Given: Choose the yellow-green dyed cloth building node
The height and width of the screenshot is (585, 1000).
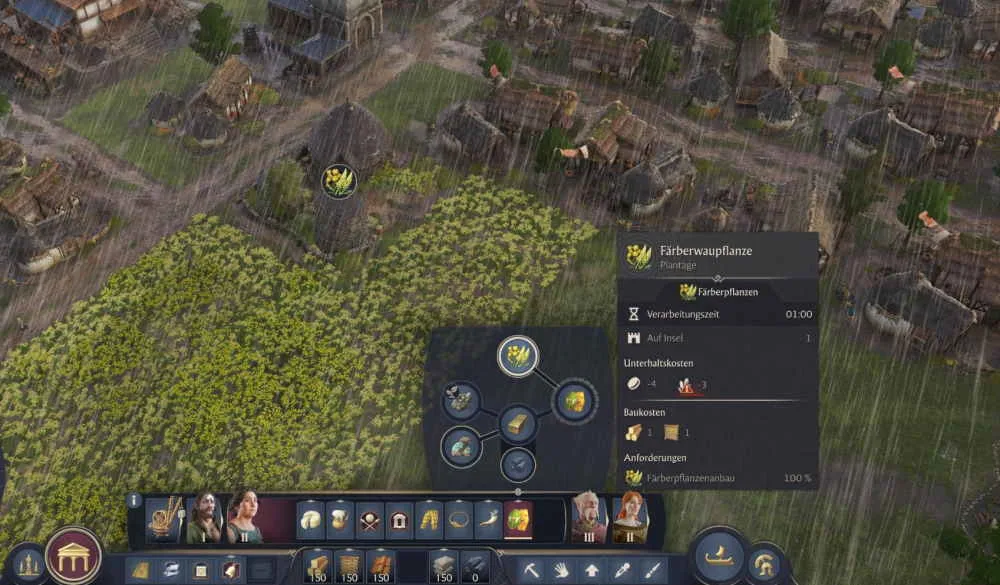Looking at the screenshot, I should 574,401.
